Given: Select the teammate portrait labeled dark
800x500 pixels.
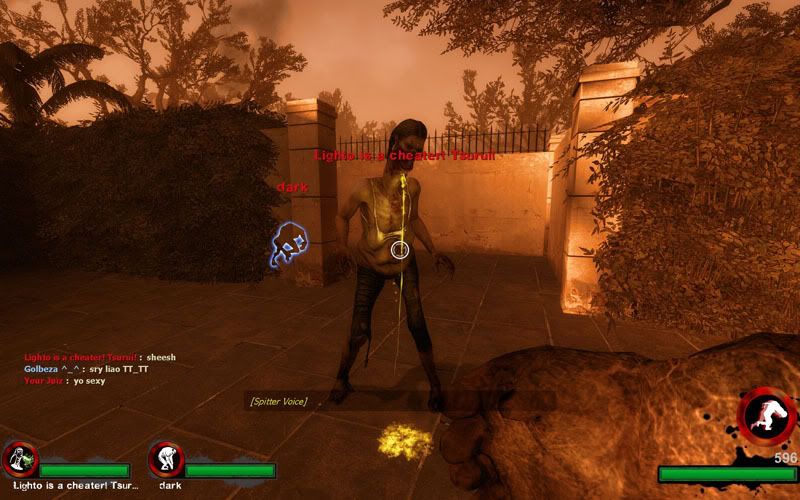Looking at the screenshot, I should (x=165, y=459).
